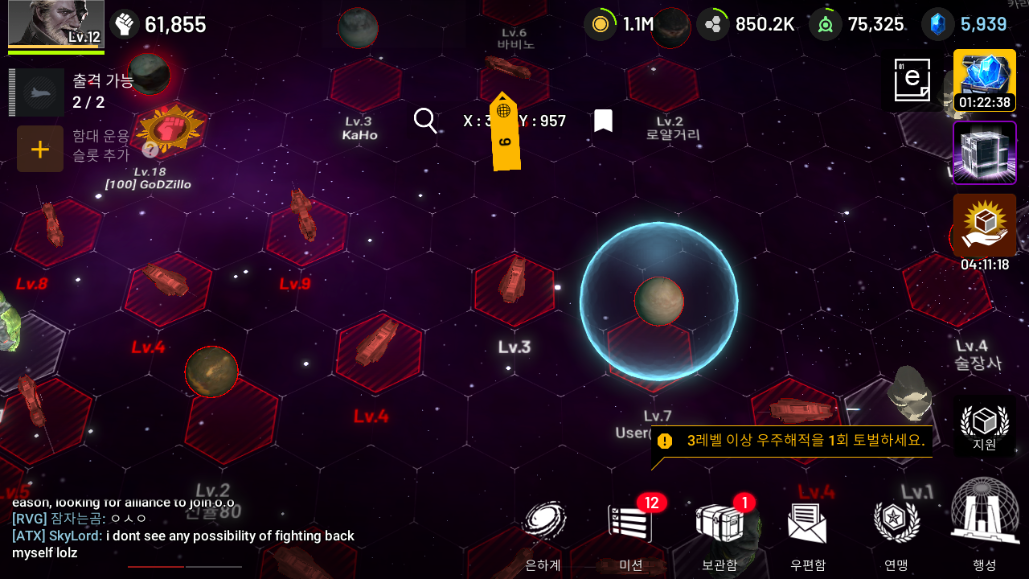Open the 연맹 alliance menu

895,531
